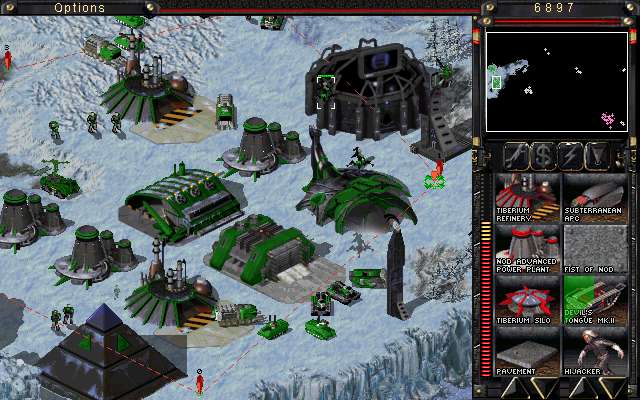The height and width of the screenshot is (400, 640).
Task: Choose the waypoint mode sidebar button
Action: pos(598,156)
